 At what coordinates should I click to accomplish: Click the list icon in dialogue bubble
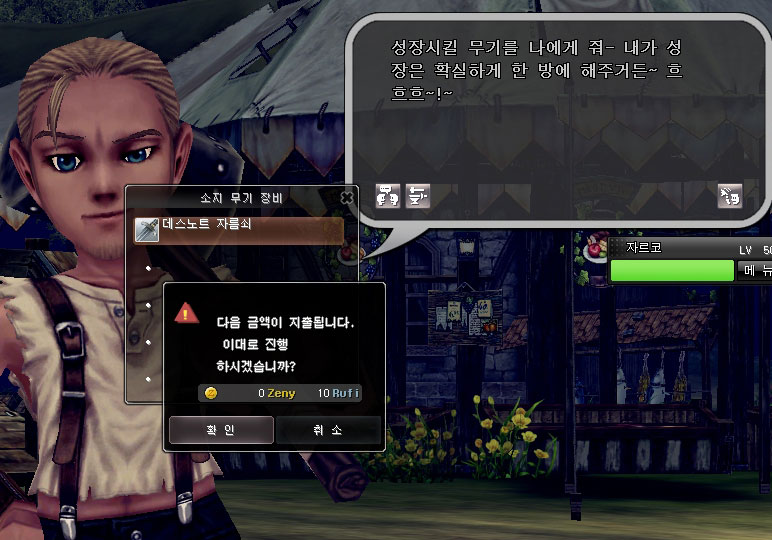pyautogui.click(x=418, y=196)
